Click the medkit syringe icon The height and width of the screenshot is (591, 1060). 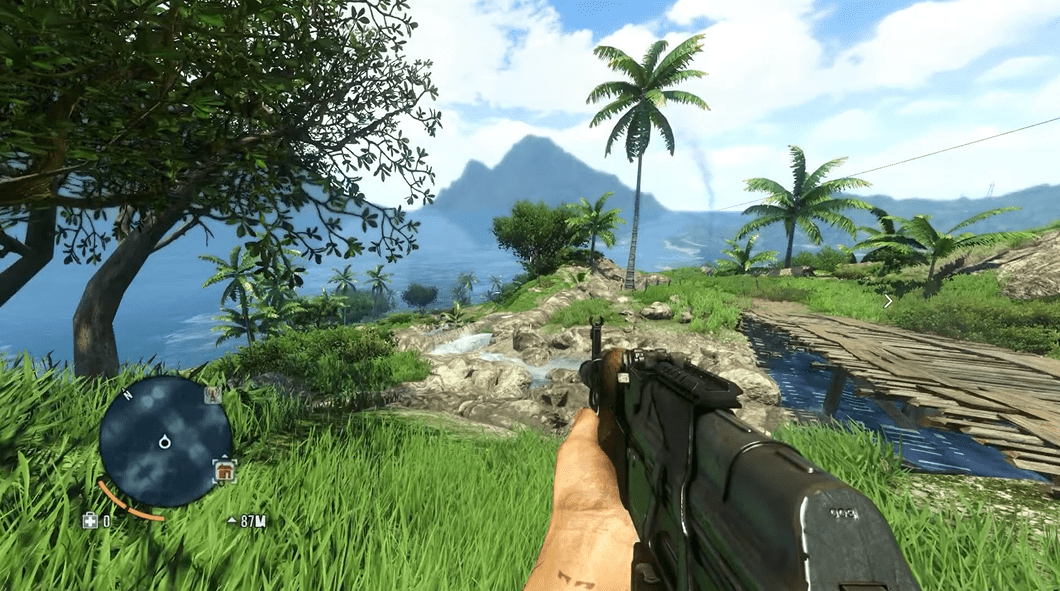click(x=90, y=521)
